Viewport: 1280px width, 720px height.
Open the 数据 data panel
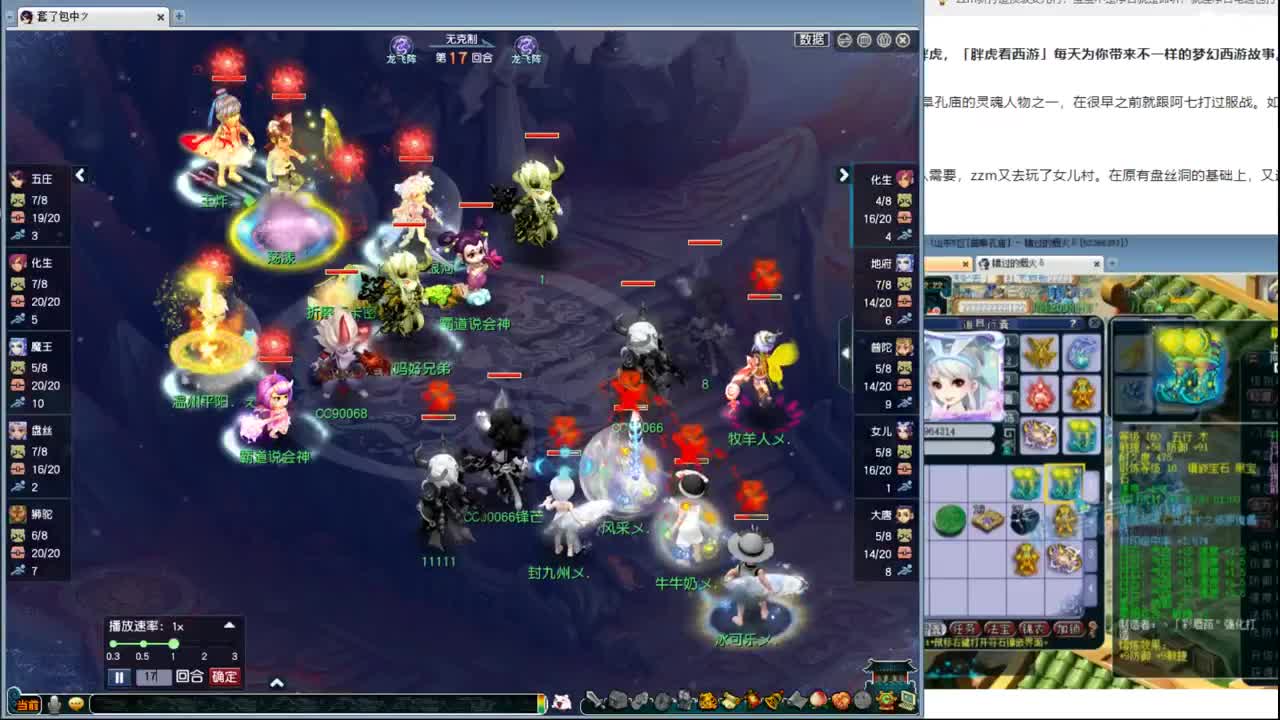[813, 40]
